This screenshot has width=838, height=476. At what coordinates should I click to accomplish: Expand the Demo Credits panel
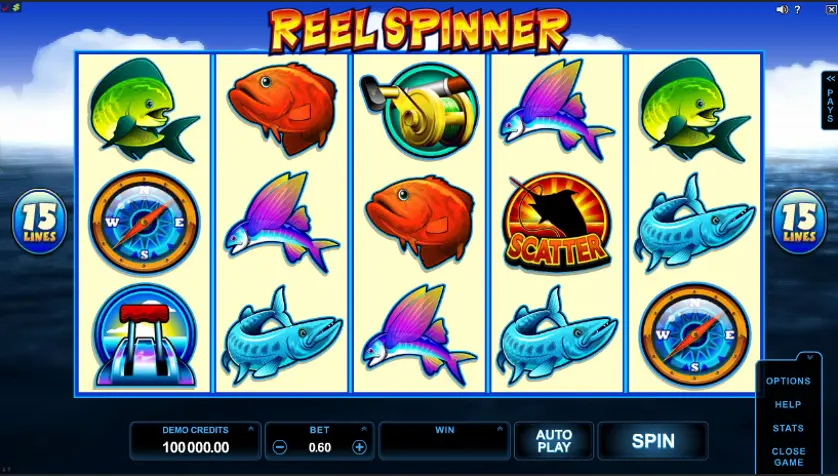(x=251, y=427)
